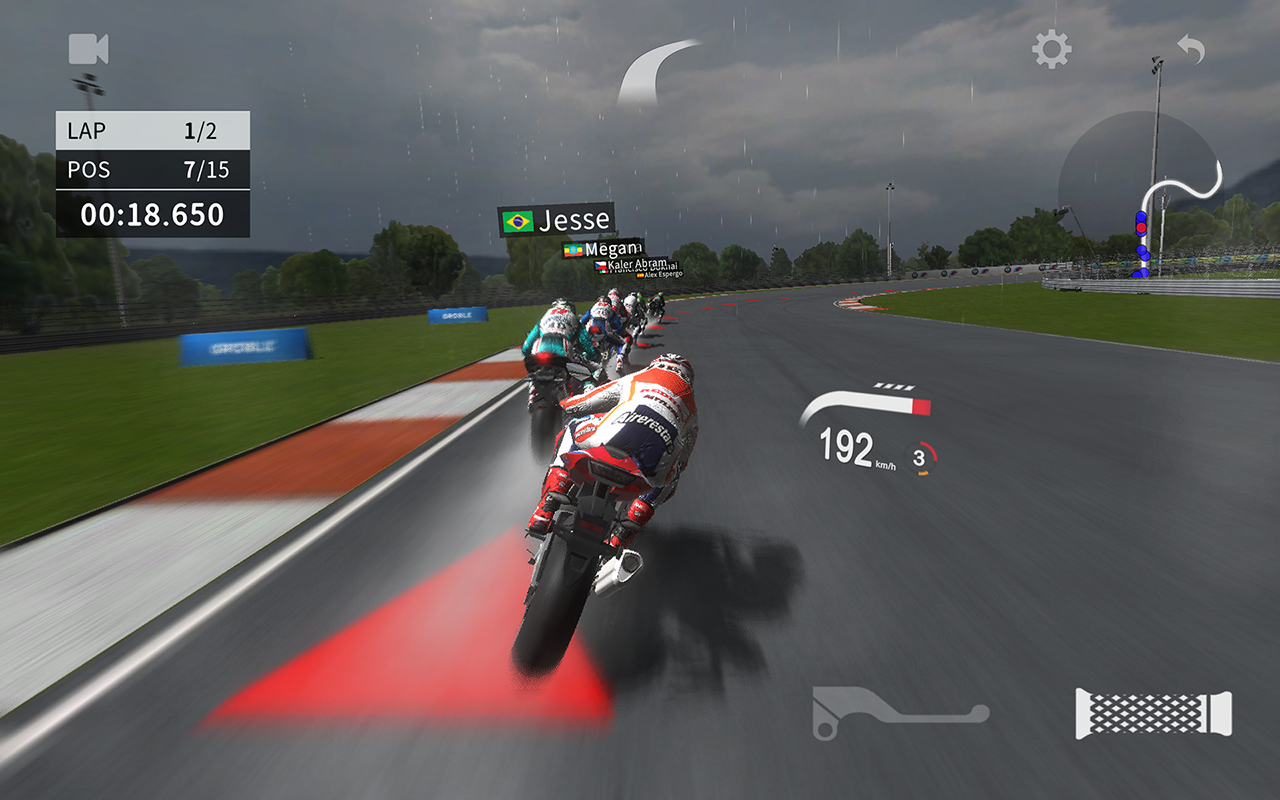Click the POS 7/15 position display

[x=150, y=169]
